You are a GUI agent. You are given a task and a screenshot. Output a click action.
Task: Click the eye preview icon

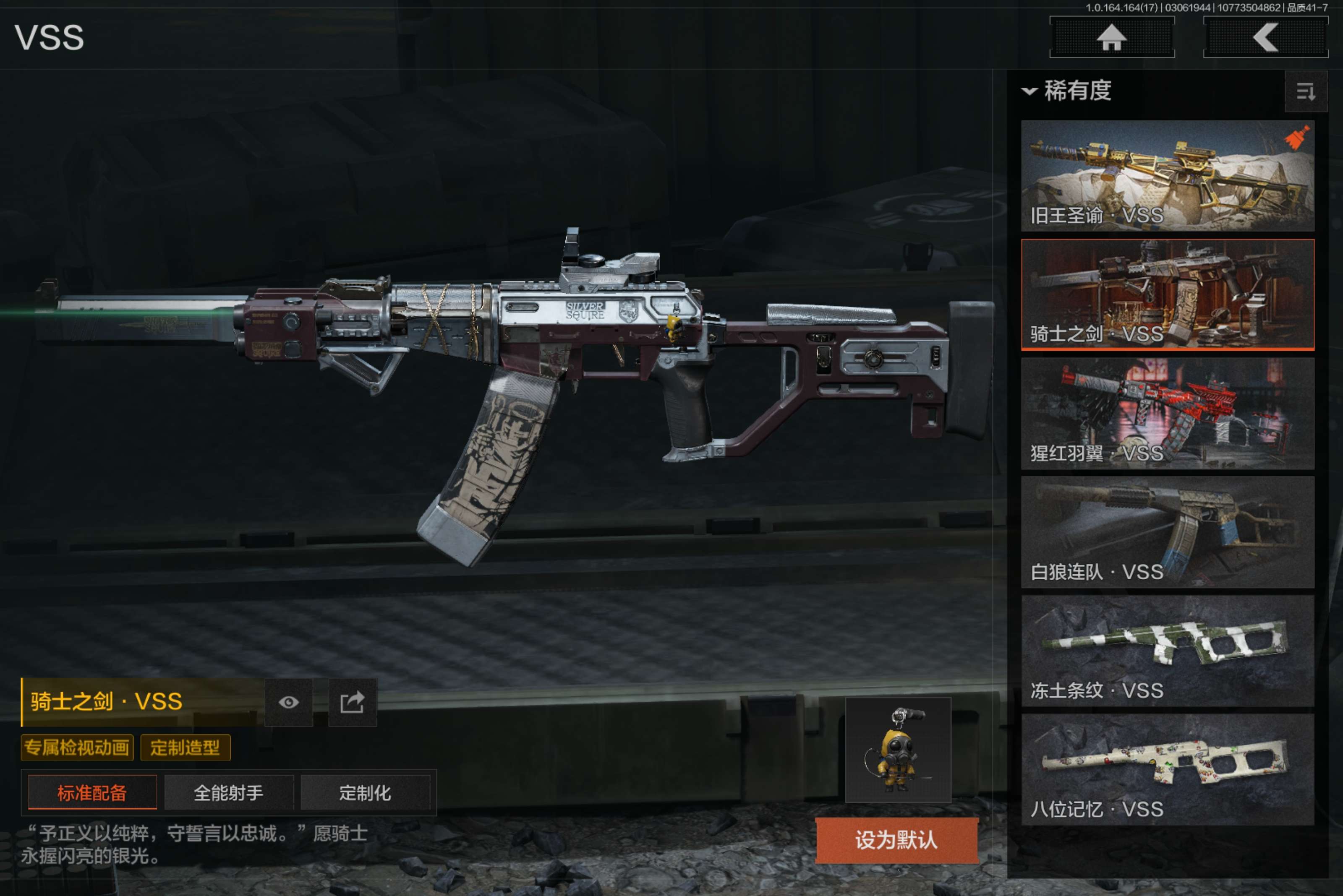(x=289, y=702)
